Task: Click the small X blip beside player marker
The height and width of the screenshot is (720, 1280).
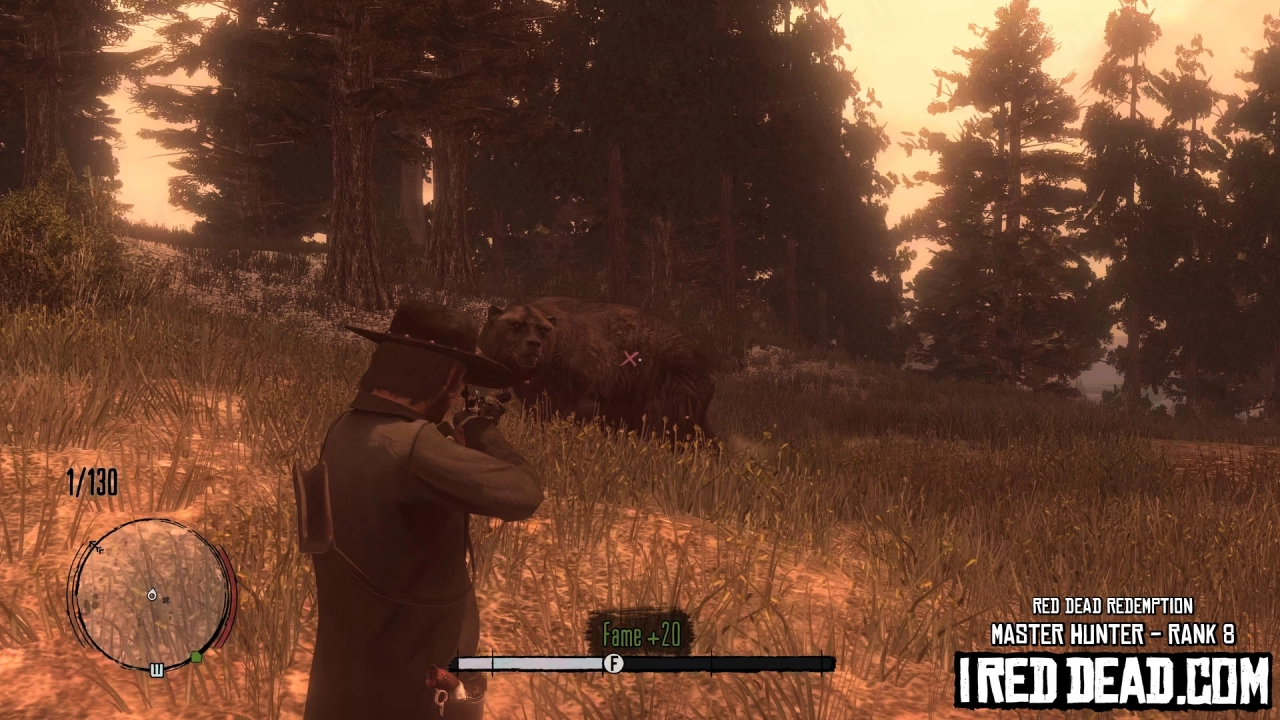Action: (165, 600)
